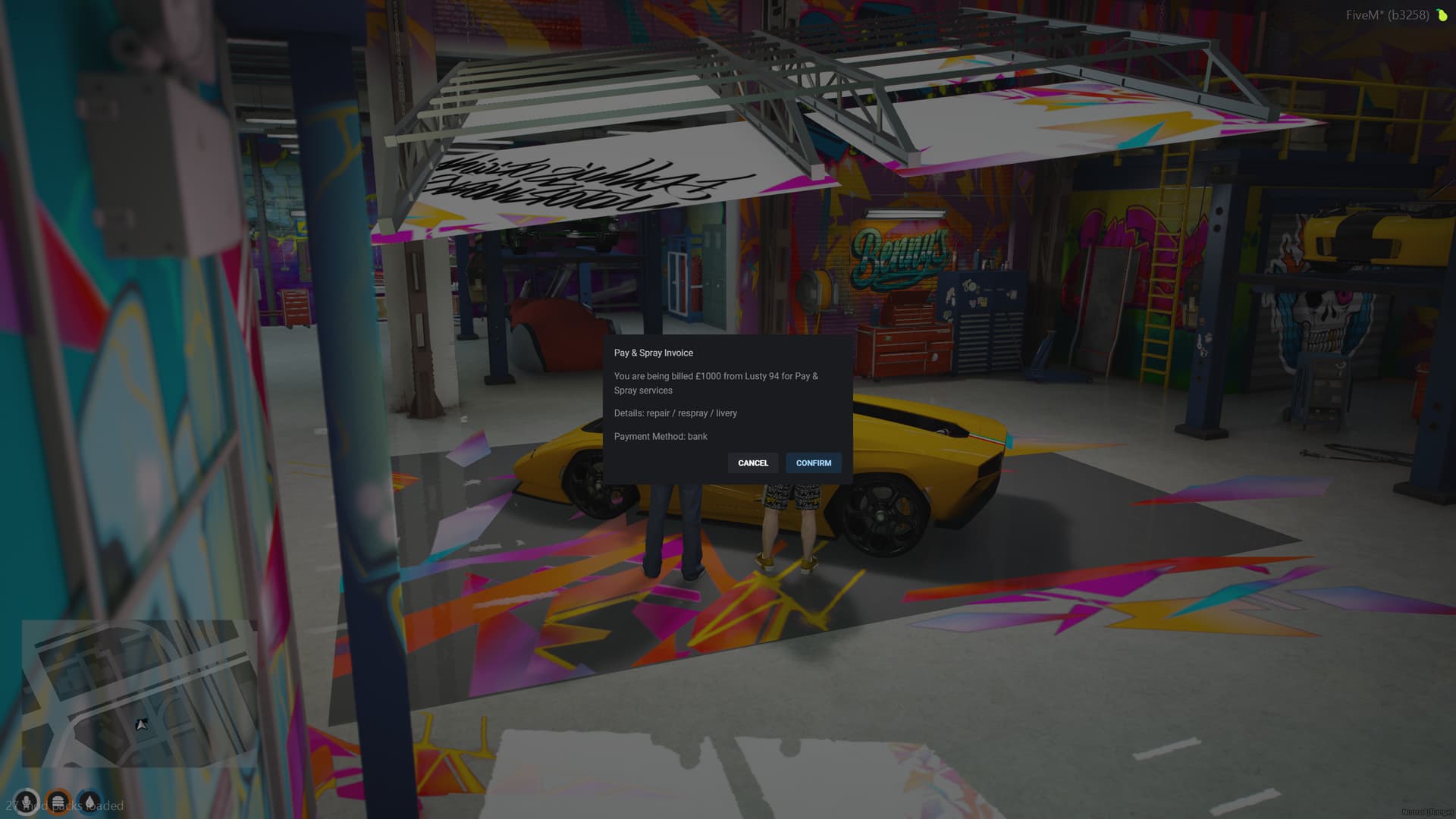Cancel the invoice from Lusty 94
This screenshot has width=1456, height=819.
tap(753, 463)
